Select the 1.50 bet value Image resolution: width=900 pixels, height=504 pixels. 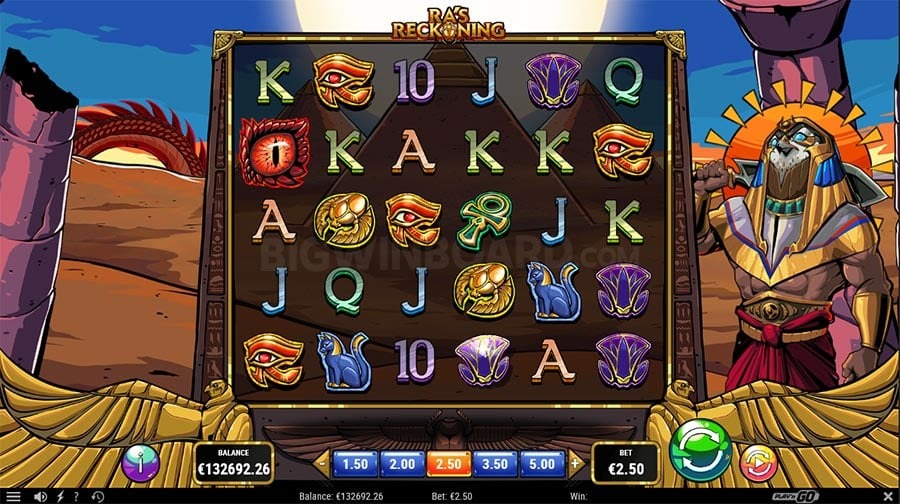point(355,463)
